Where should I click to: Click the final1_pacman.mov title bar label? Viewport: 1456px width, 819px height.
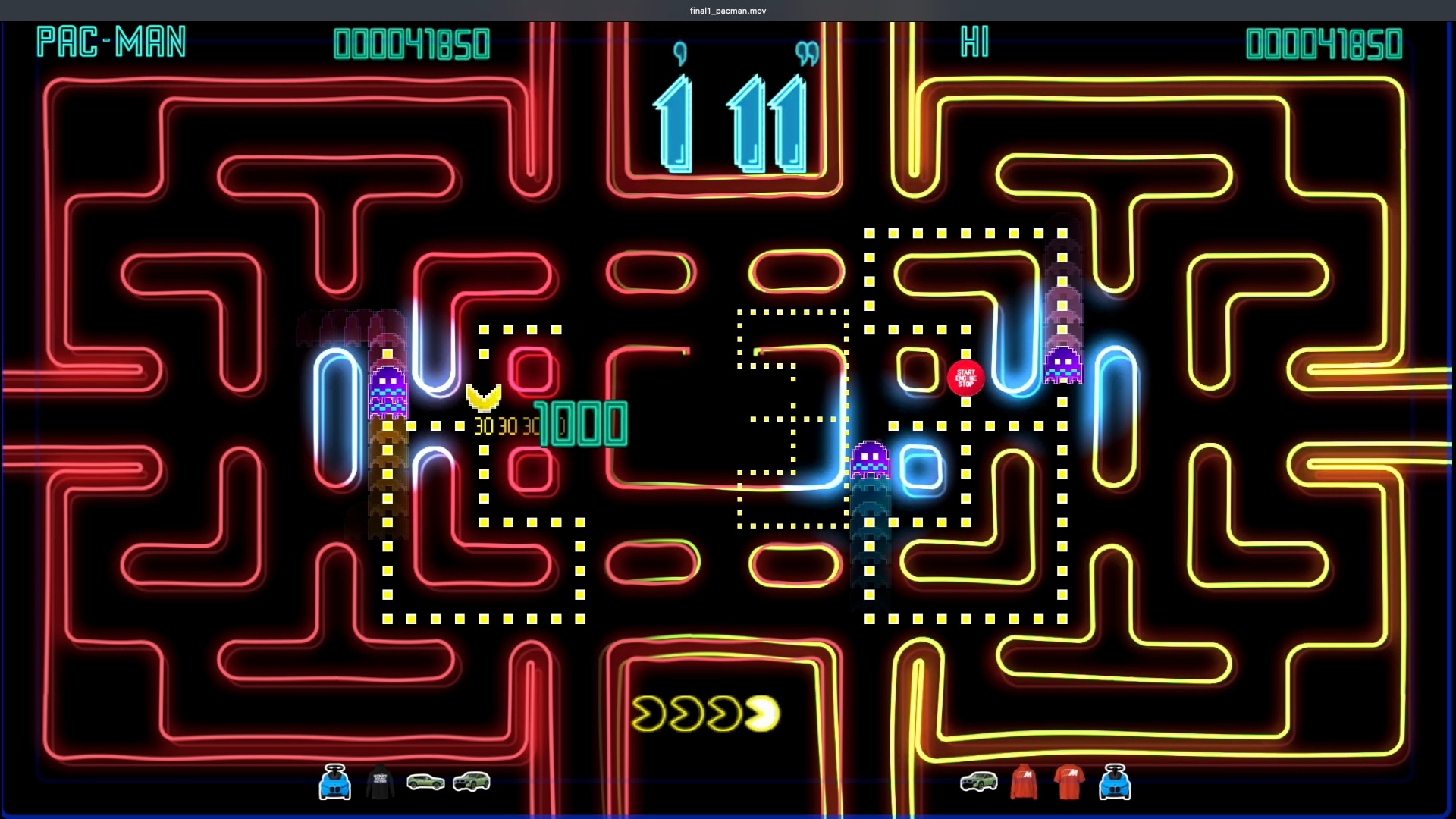(727, 10)
